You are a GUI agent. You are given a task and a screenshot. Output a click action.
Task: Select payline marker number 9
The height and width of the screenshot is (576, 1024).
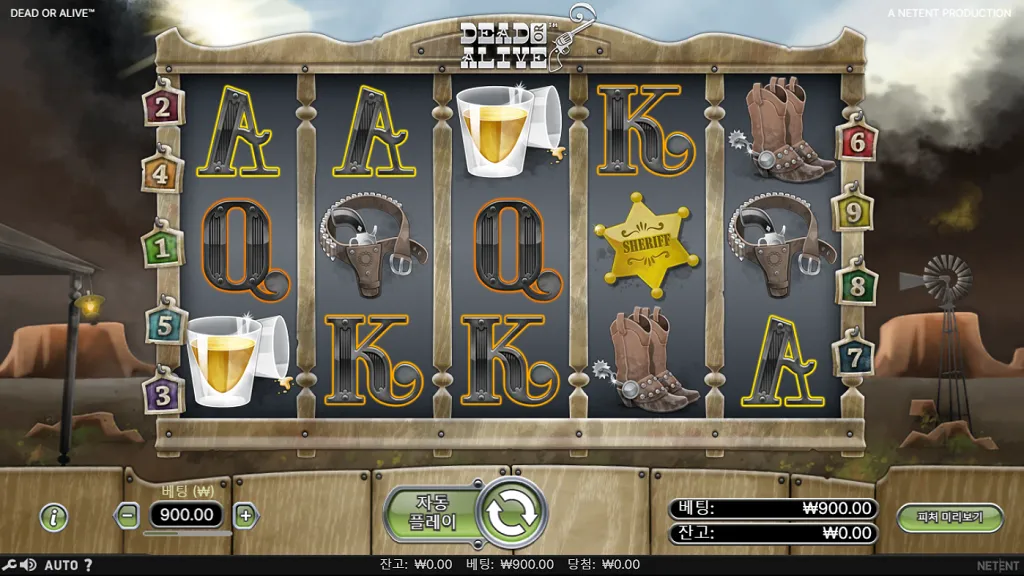853,212
